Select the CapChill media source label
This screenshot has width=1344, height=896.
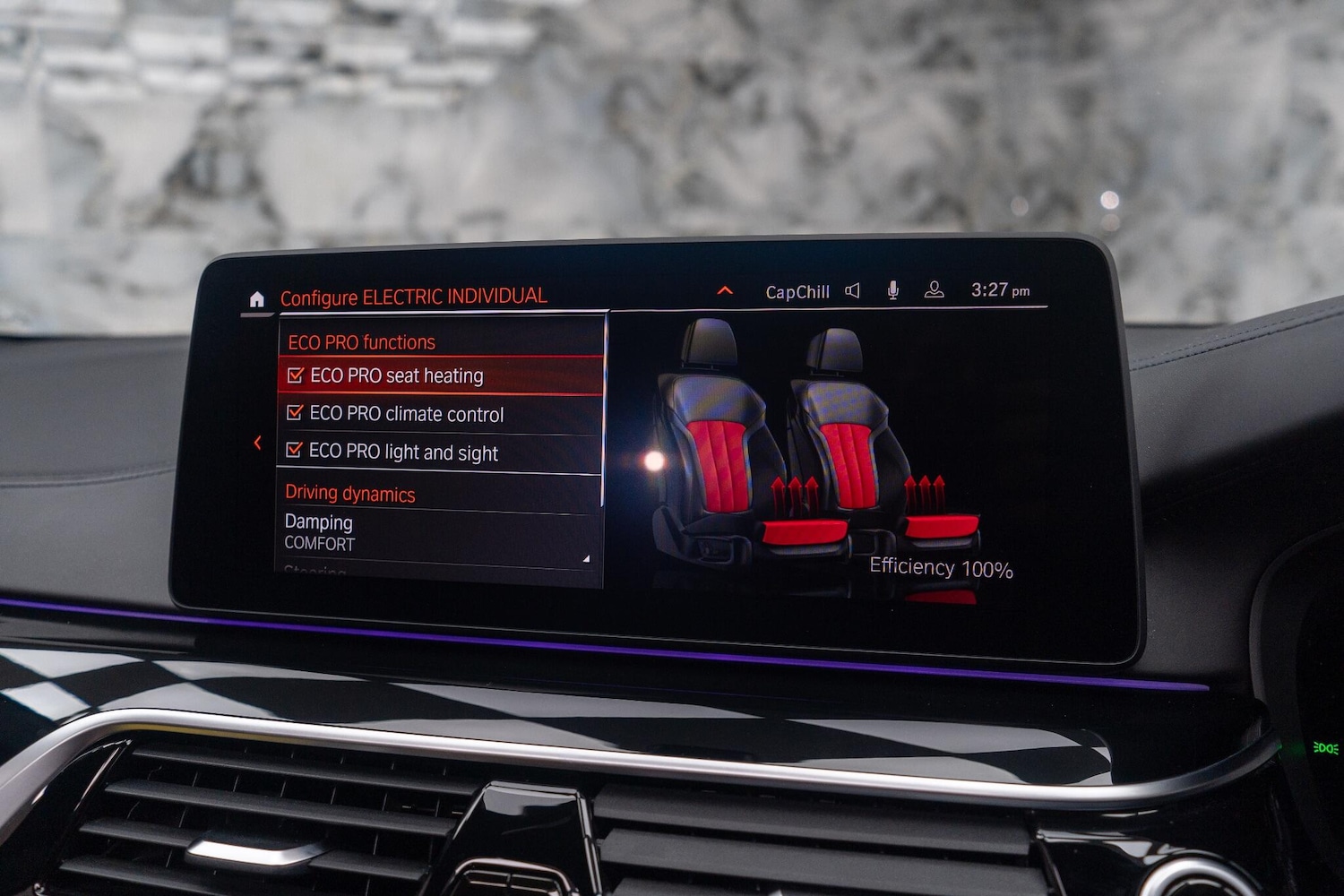point(797,292)
